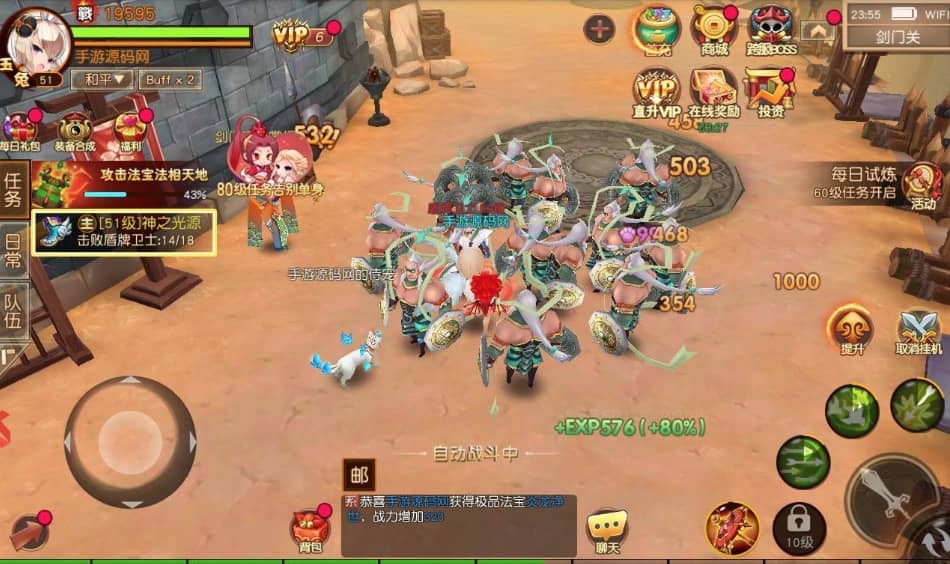
Task: Open the 背包 bag
Action: click(x=310, y=530)
